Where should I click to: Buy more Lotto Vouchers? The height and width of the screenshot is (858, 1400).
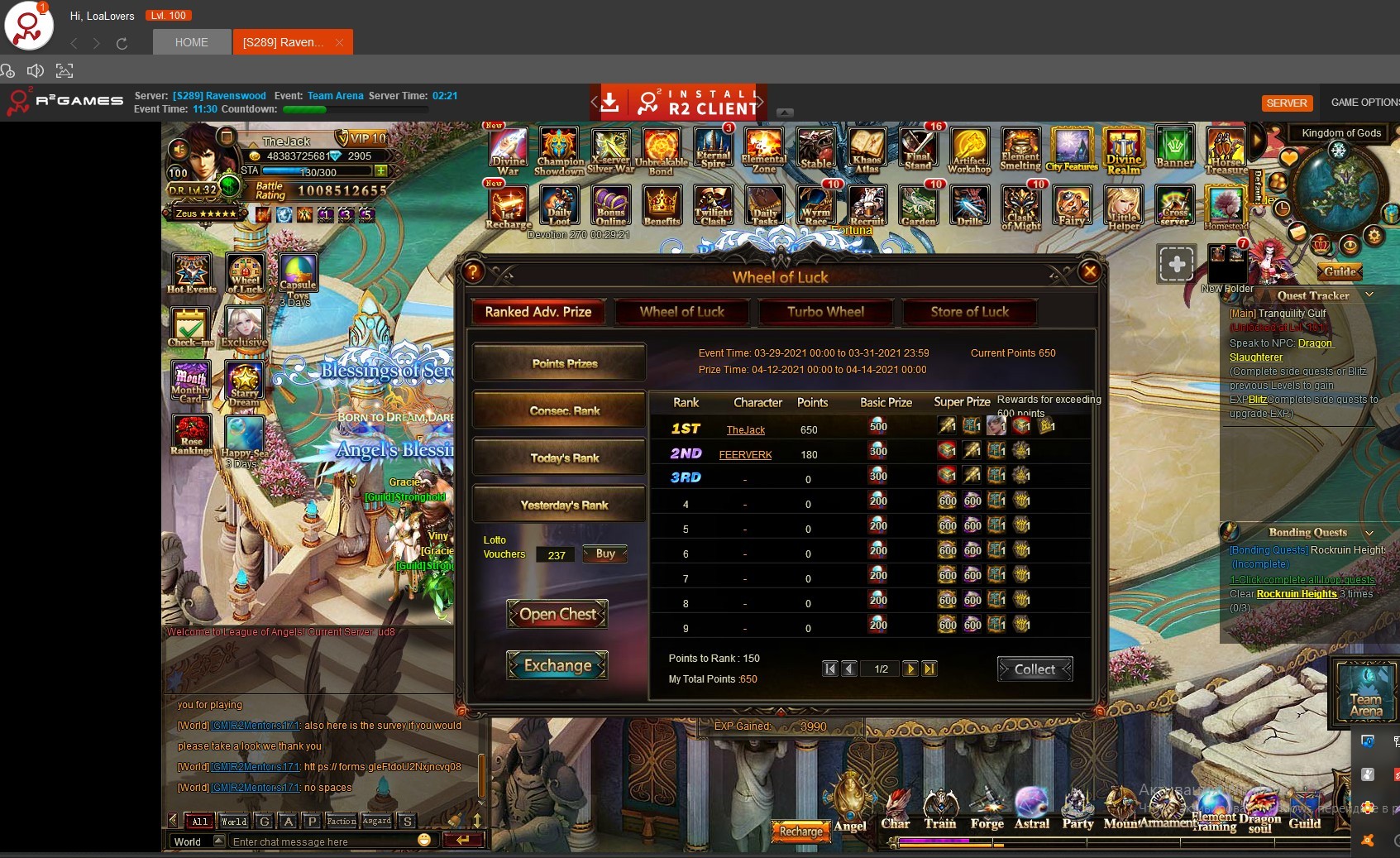click(x=605, y=554)
